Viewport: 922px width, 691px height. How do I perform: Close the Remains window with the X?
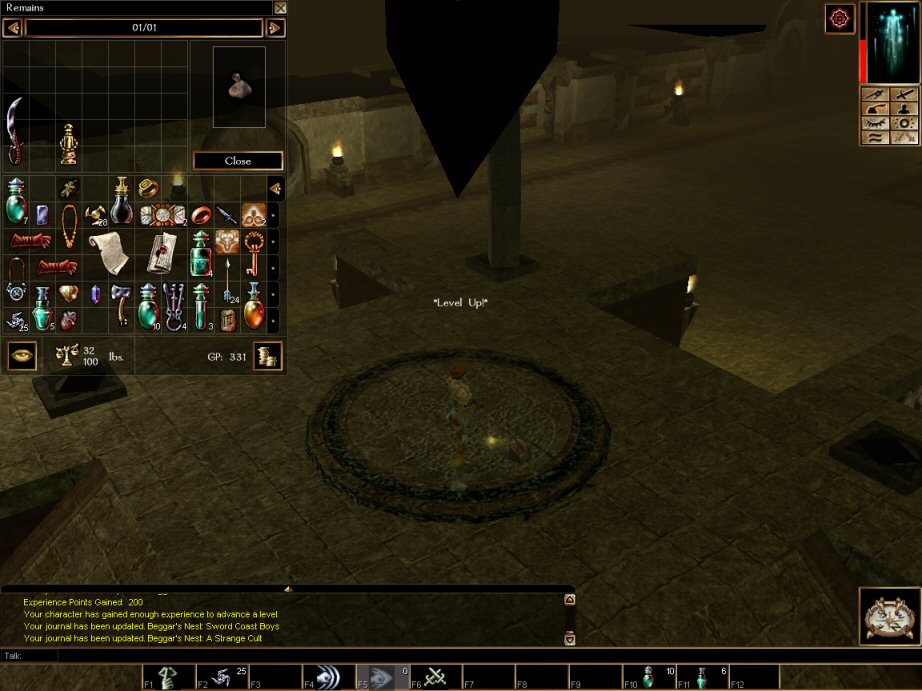280,8
